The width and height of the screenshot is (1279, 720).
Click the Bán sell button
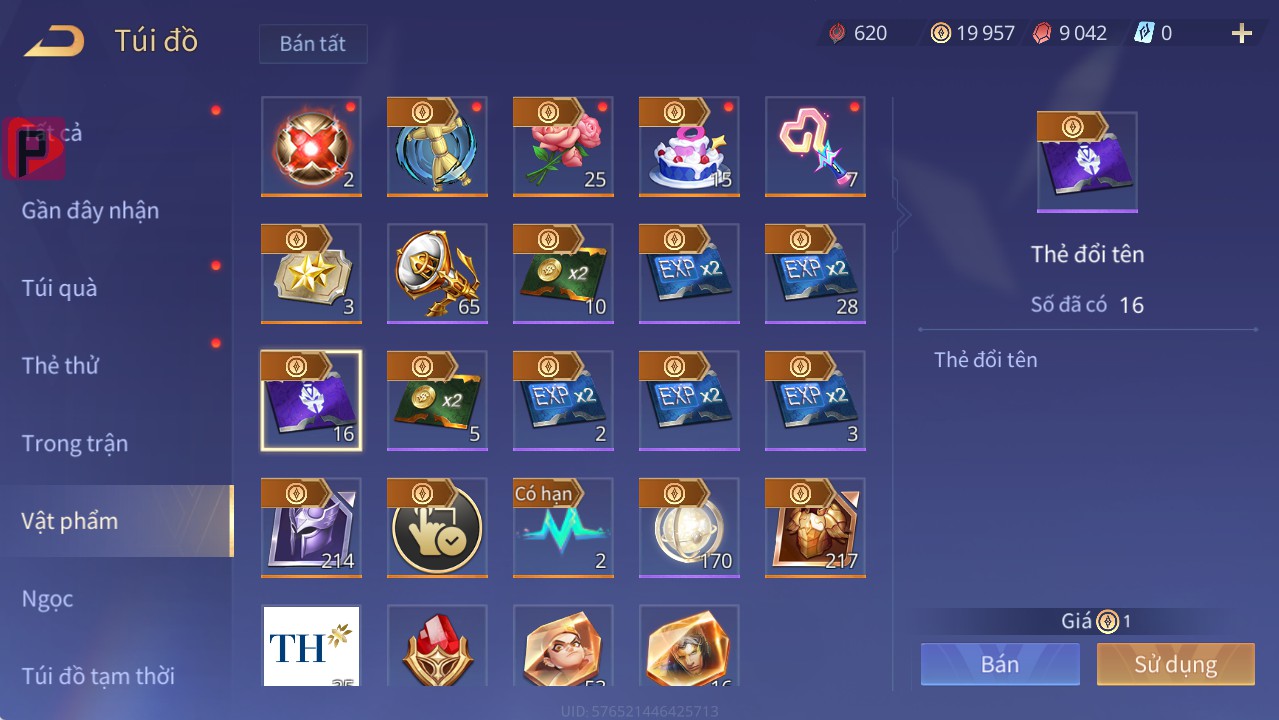pyautogui.click(x=1000, y=665)
